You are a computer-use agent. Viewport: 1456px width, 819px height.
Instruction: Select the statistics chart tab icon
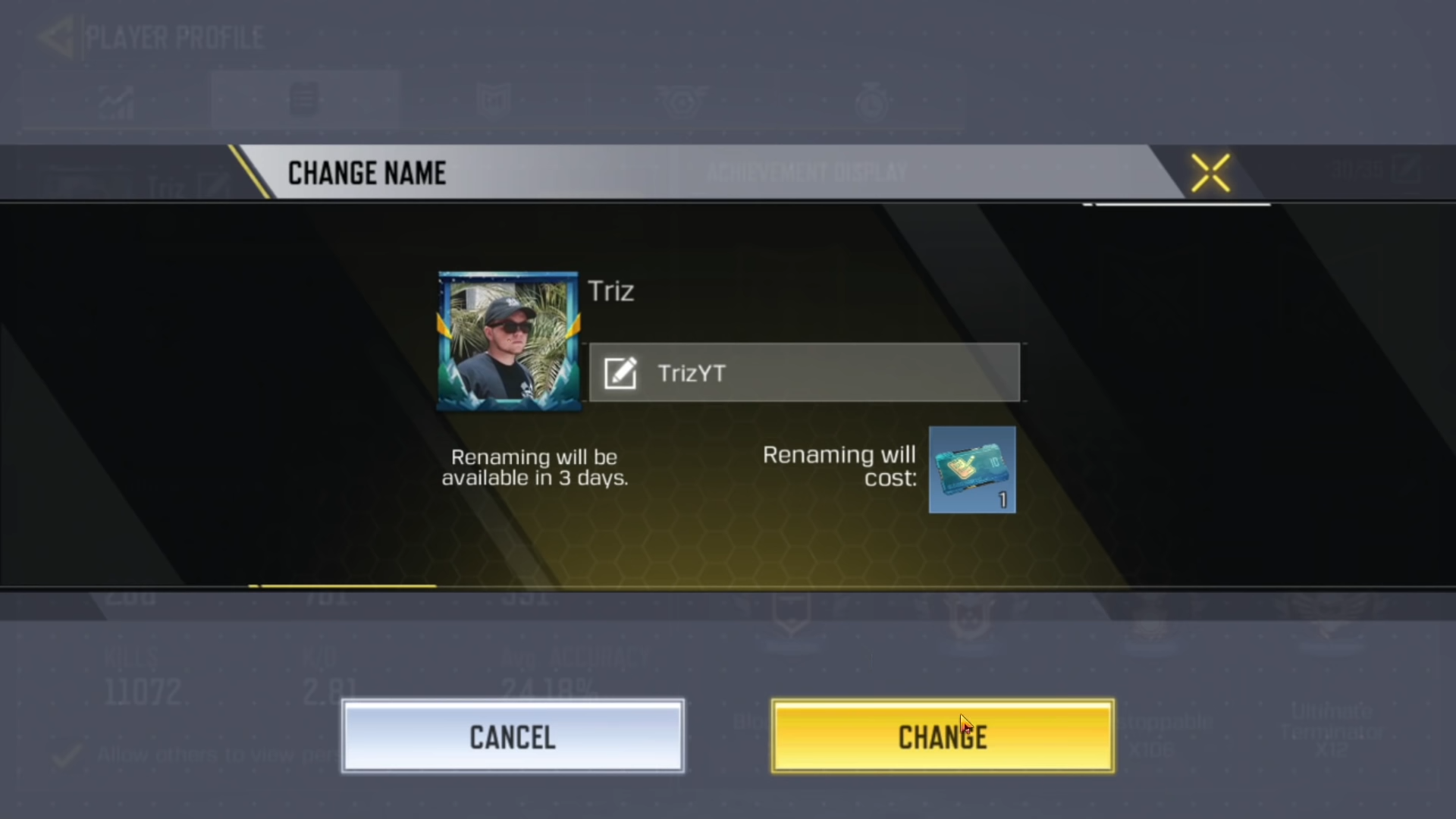118,99
